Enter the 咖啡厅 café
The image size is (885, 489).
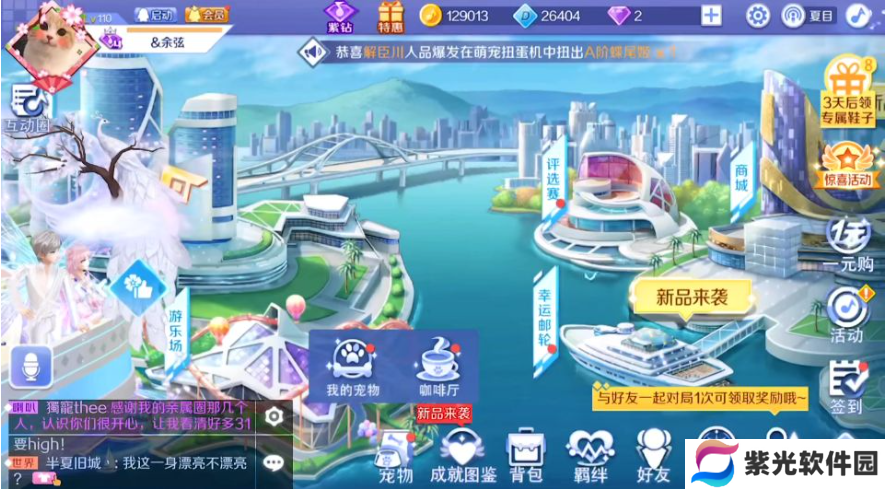[x=438, y=367]
